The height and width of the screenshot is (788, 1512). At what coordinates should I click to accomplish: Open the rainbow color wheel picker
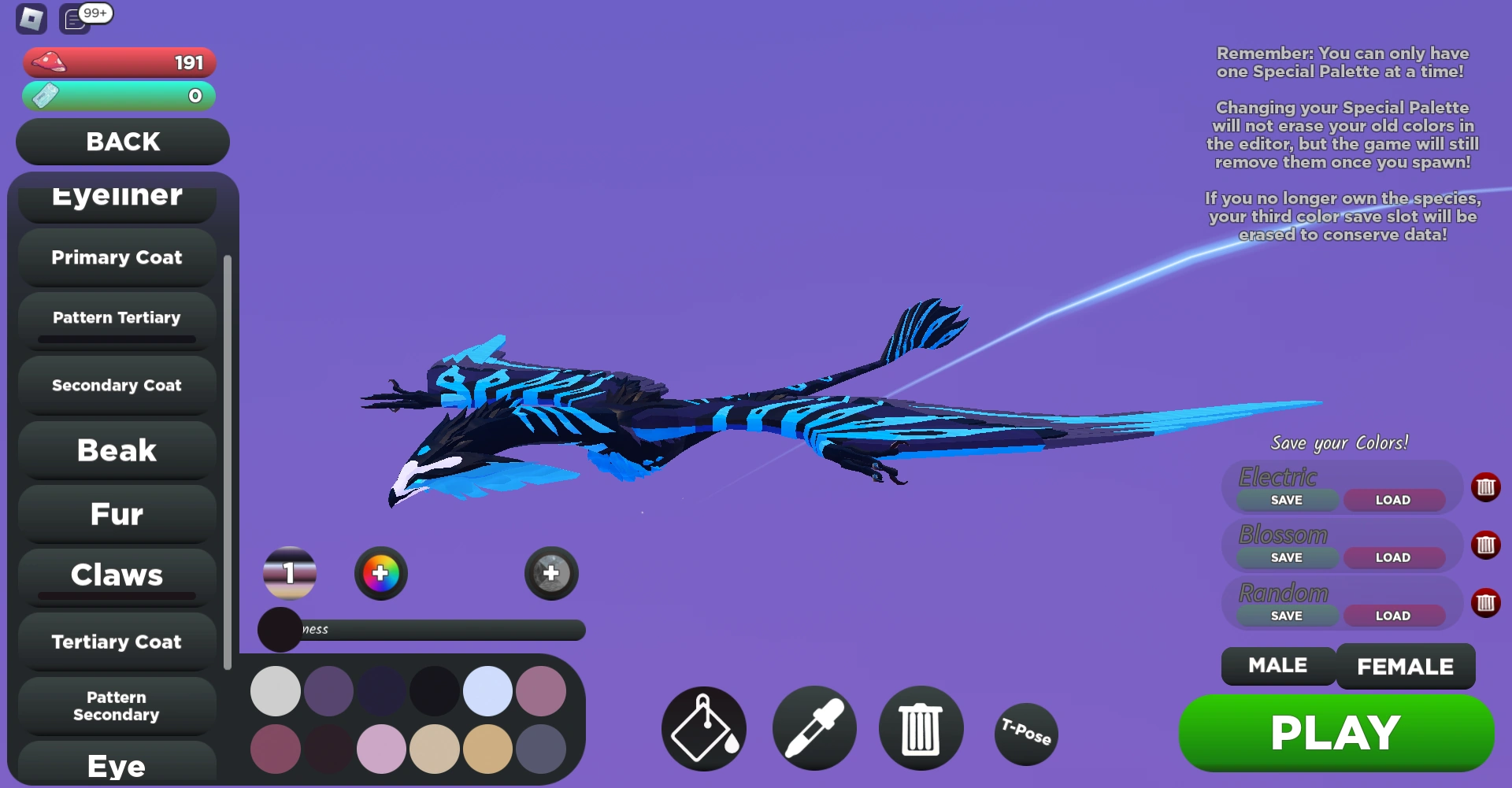pyautogui.click(x=380, y=573)
